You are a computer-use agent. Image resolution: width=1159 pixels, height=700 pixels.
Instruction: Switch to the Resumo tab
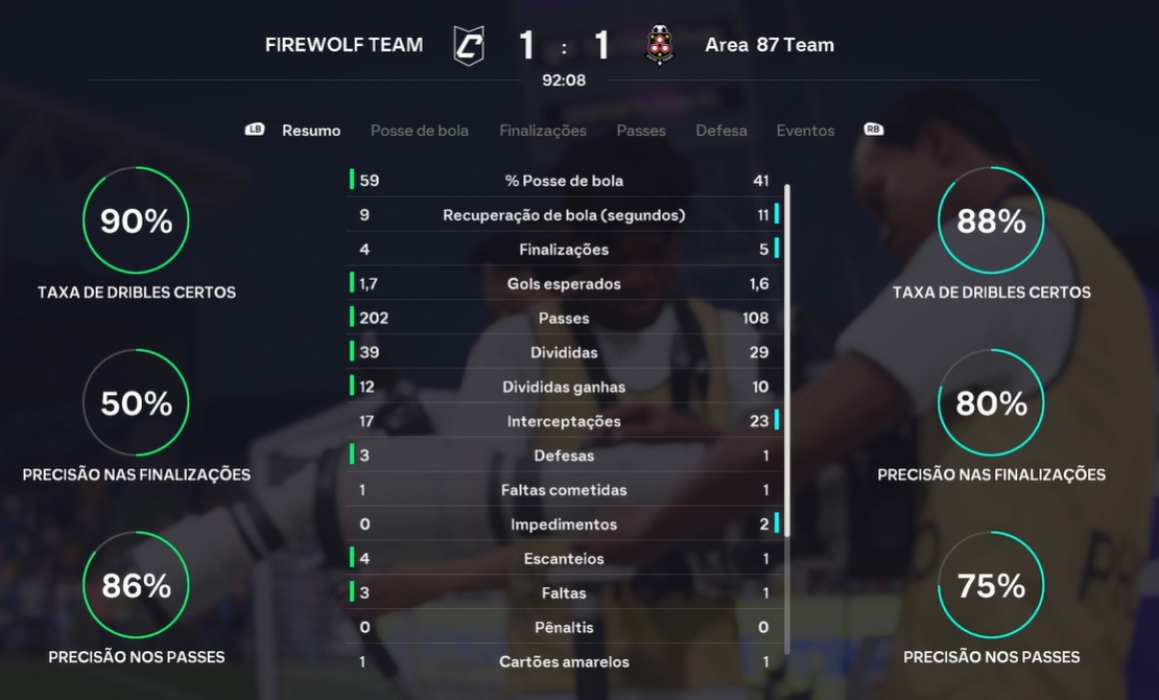tap(311, 131)
